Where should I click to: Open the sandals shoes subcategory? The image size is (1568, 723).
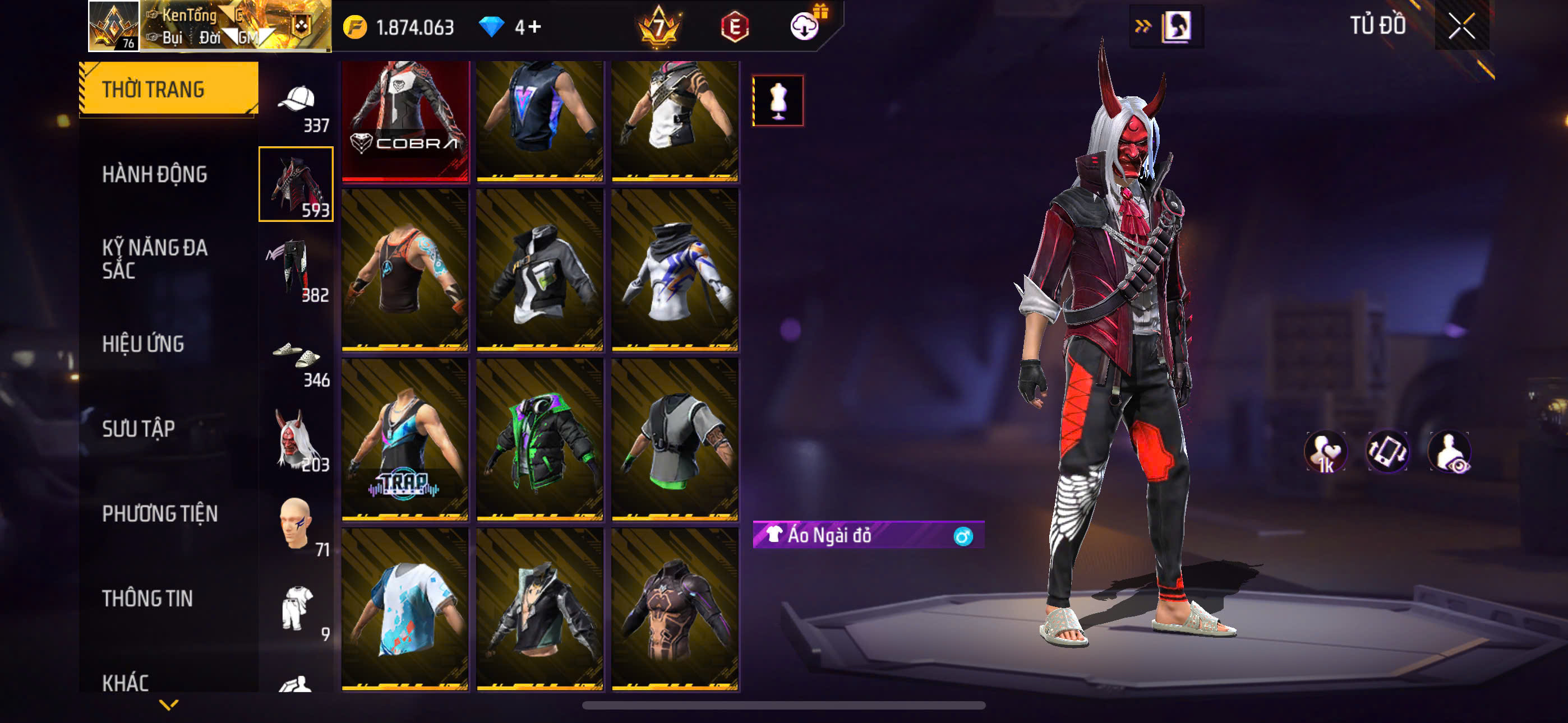coord(297,359)
